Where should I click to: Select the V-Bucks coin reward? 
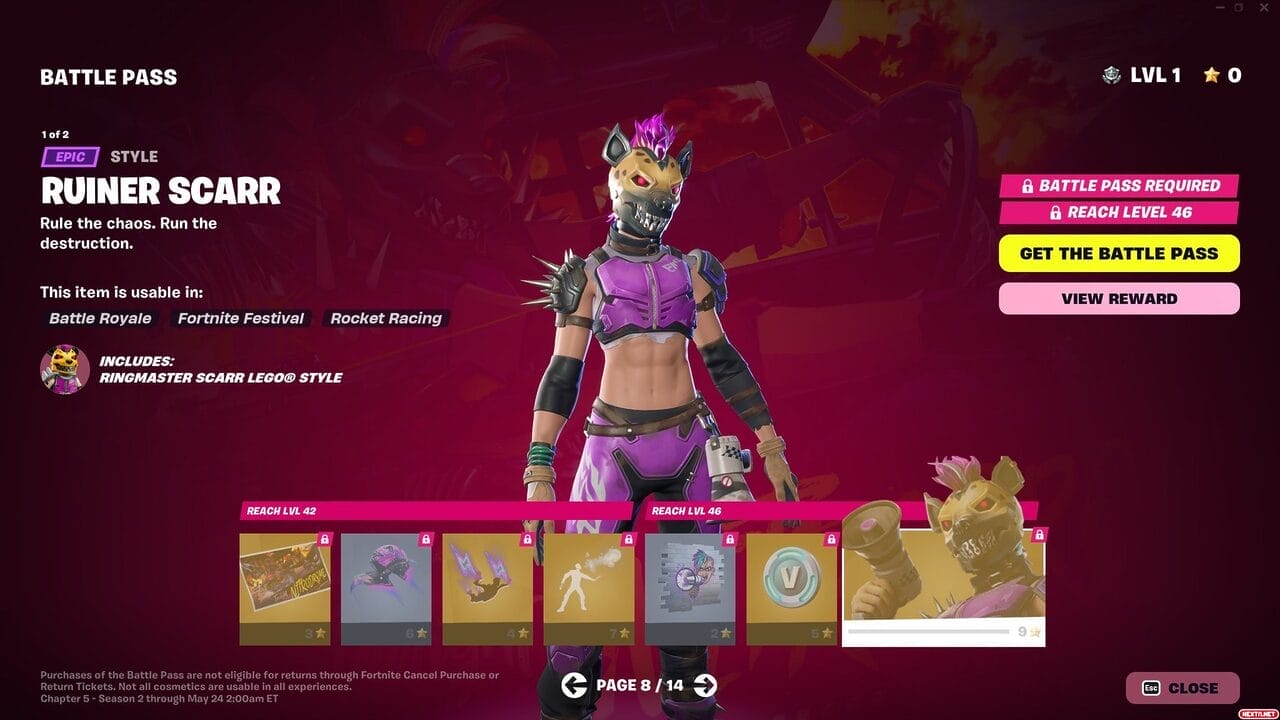coord(791,588)
